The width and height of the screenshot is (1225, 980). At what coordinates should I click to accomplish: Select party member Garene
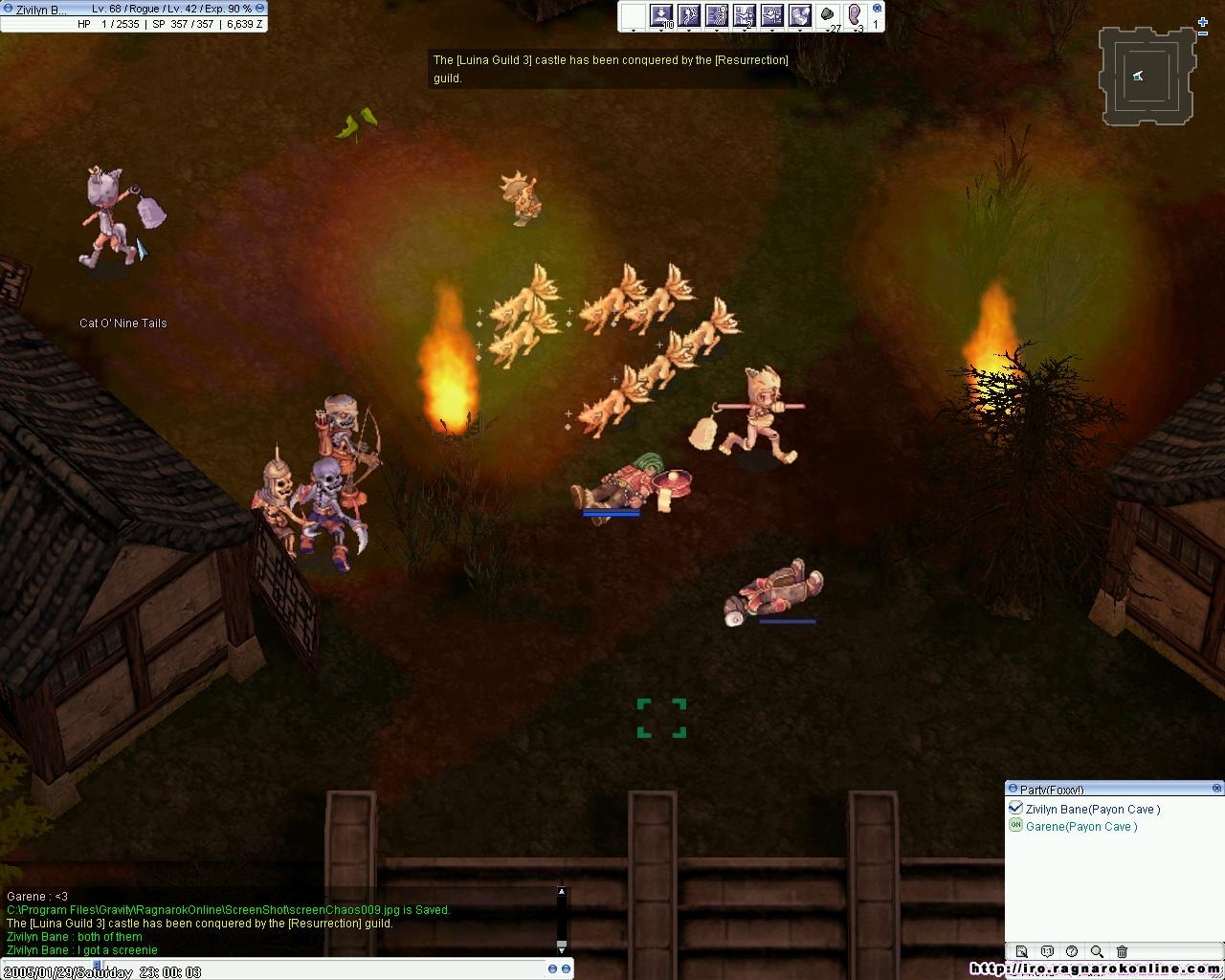(x=1081, y=827)
